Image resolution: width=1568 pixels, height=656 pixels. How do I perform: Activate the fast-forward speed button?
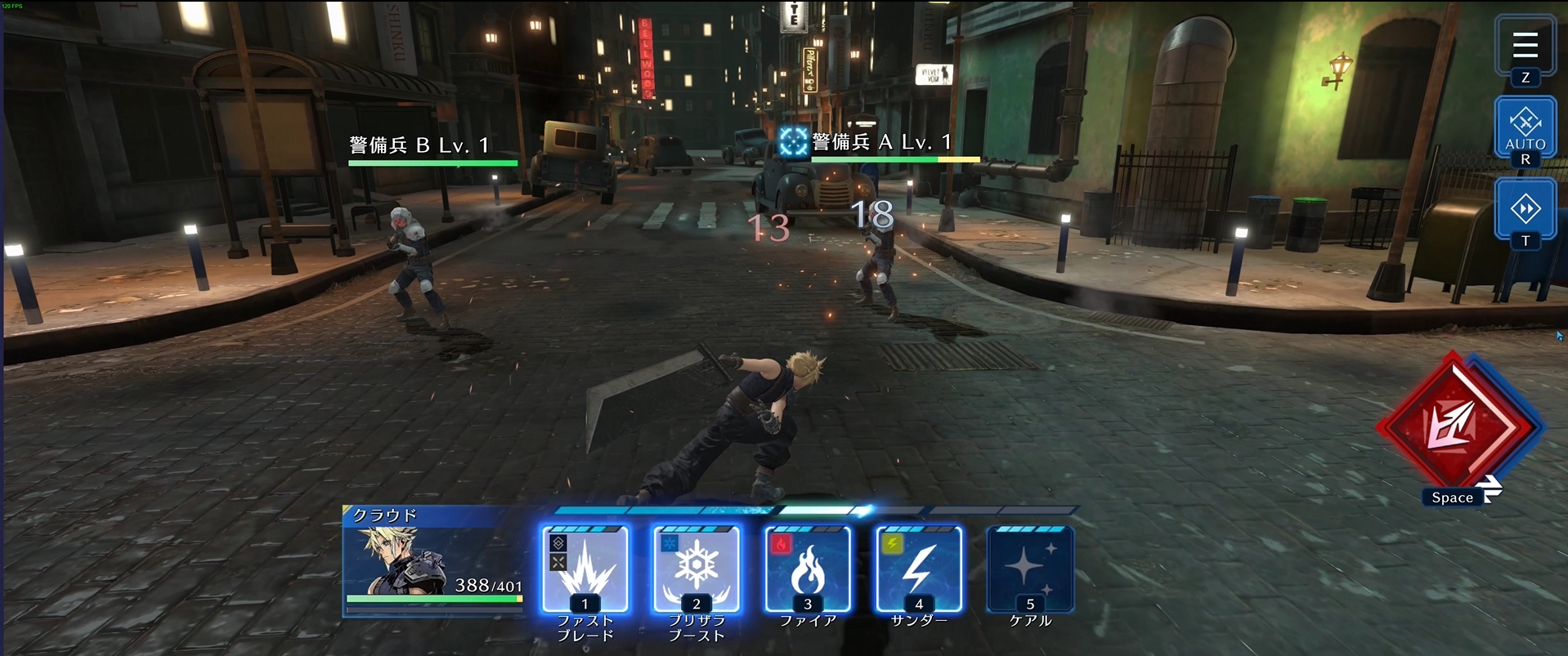(x=1525, y=209)
